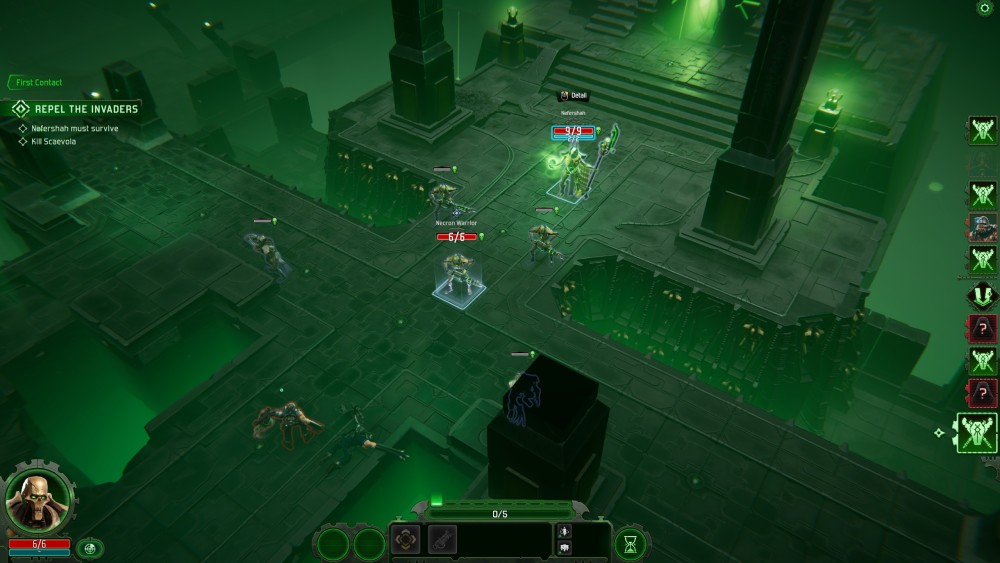1000x563 pixels.
Task: Click the lower red unknown enemy turn icon
Action: 982,392
